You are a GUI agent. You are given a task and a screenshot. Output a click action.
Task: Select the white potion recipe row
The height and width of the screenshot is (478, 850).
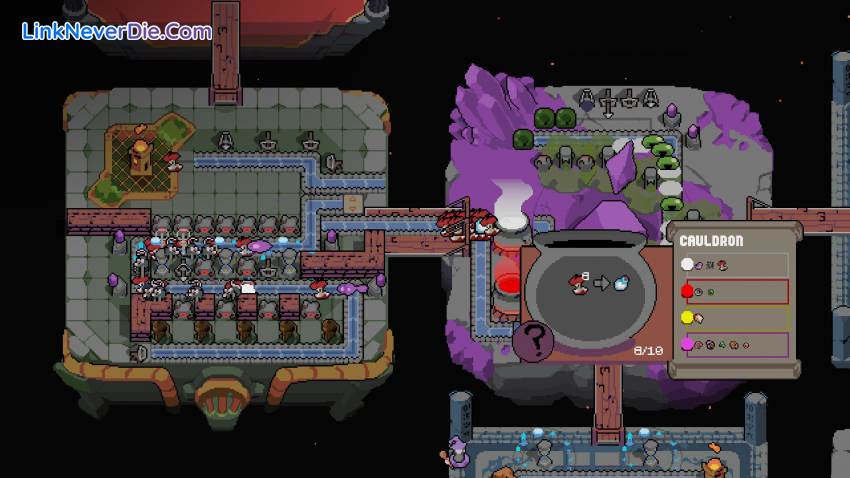733,265
